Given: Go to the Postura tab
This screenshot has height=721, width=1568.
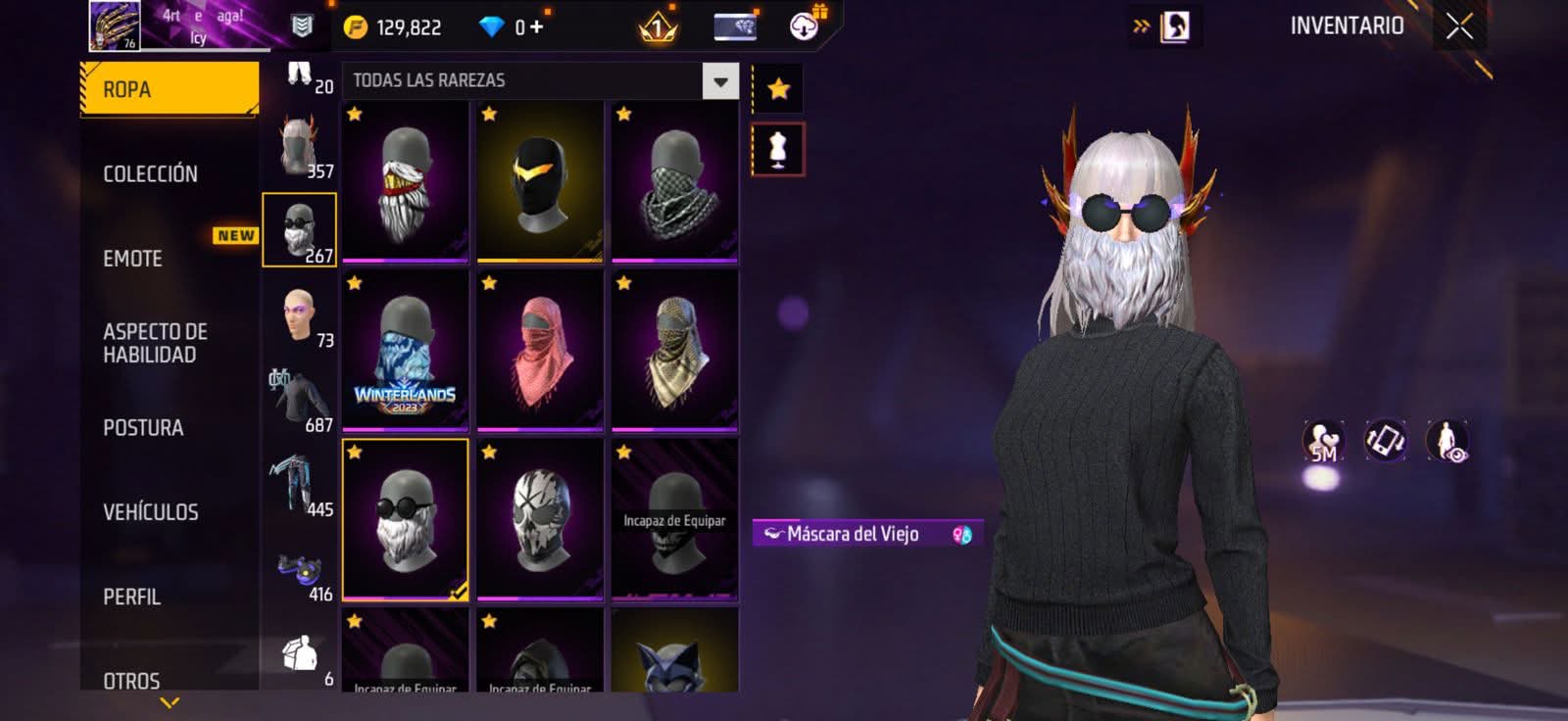Looking at the screenshot, I should tap(143, 427).
